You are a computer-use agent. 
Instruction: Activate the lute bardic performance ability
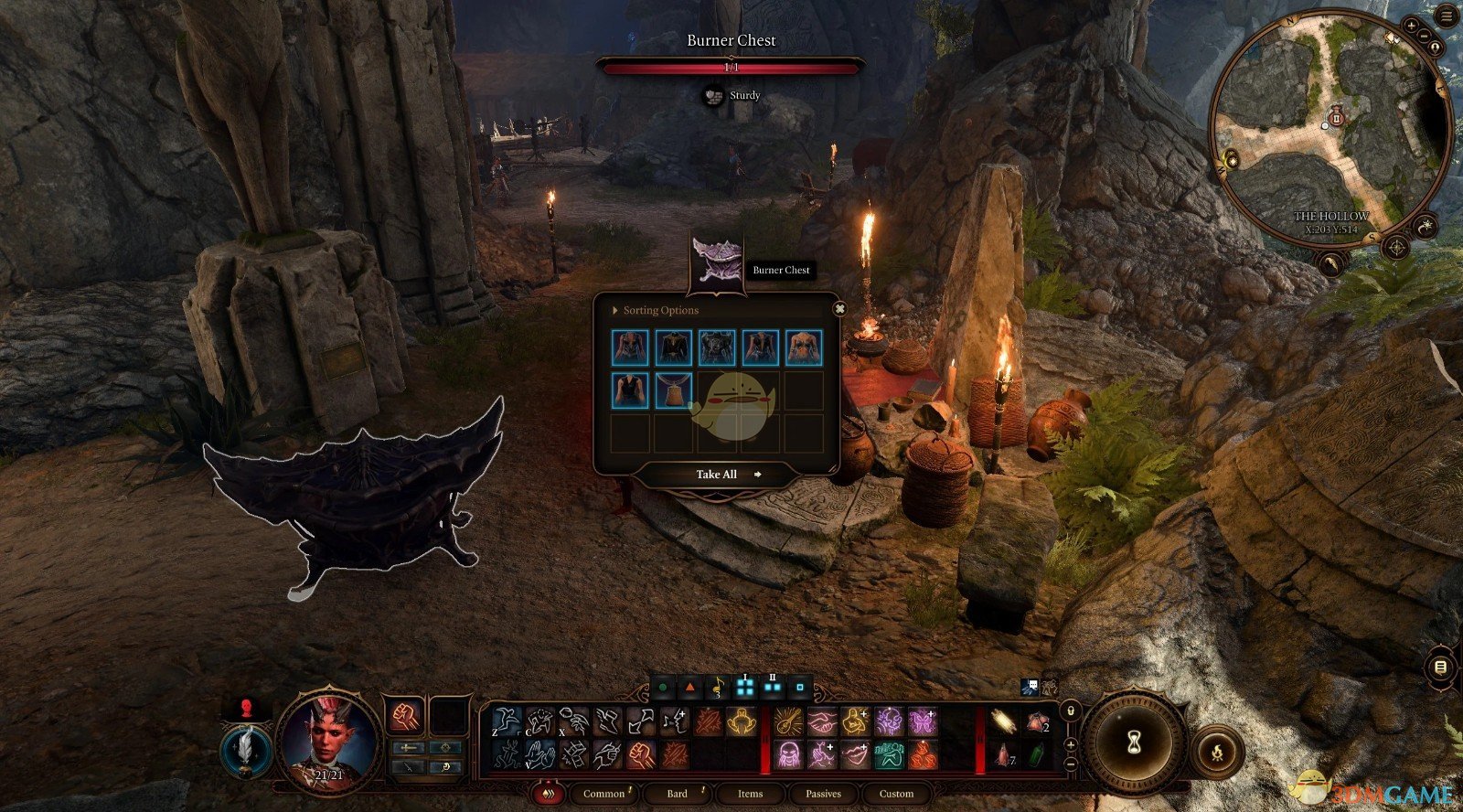coord(788,722)
